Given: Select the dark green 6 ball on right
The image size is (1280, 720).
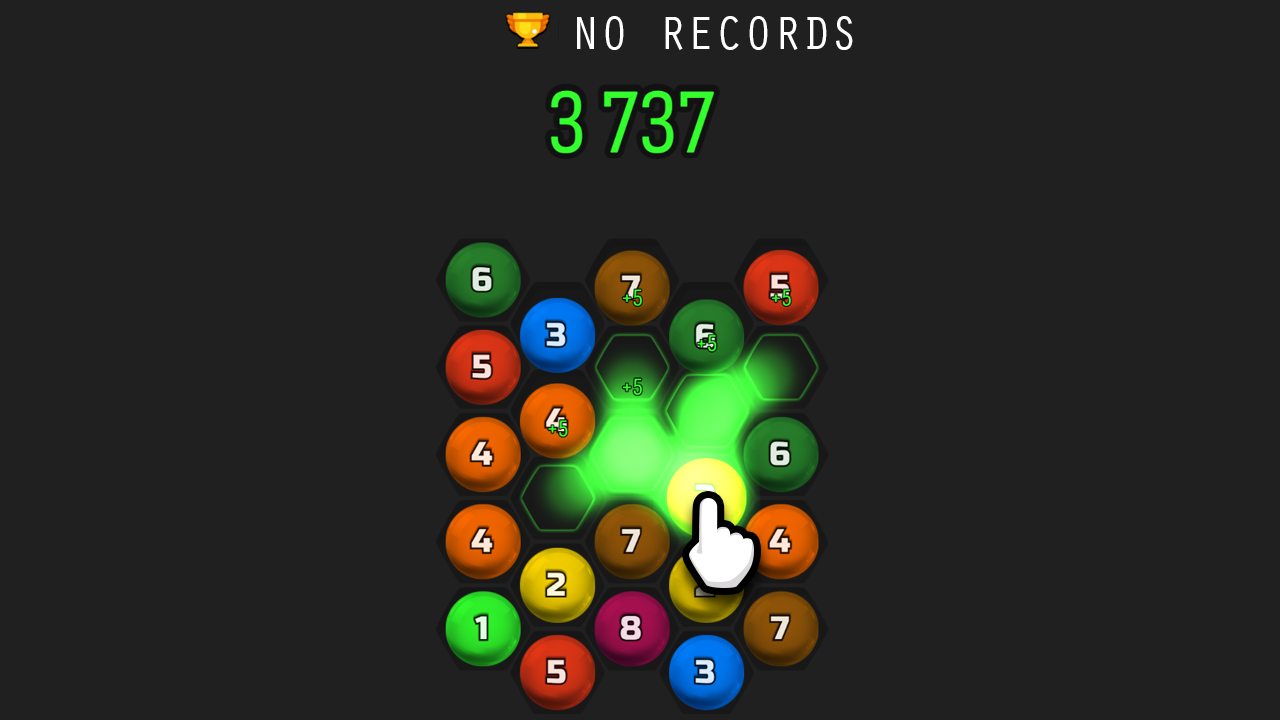Looking at the screenshot, I should pyautogui.click(x=782, y=455).
